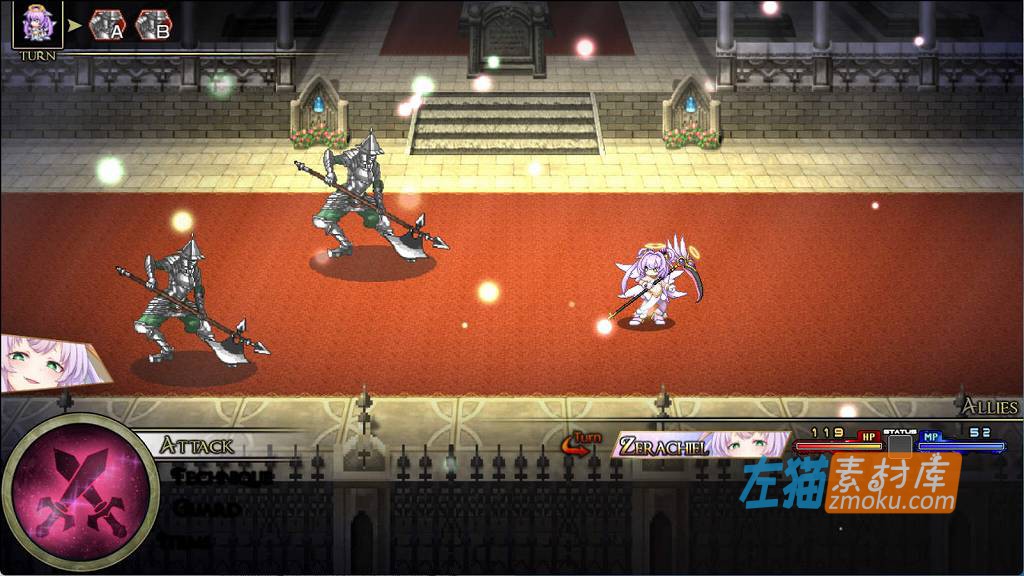Click enemy B turn order icon
The image size is (1024, 576).
(x=153, y=25)
